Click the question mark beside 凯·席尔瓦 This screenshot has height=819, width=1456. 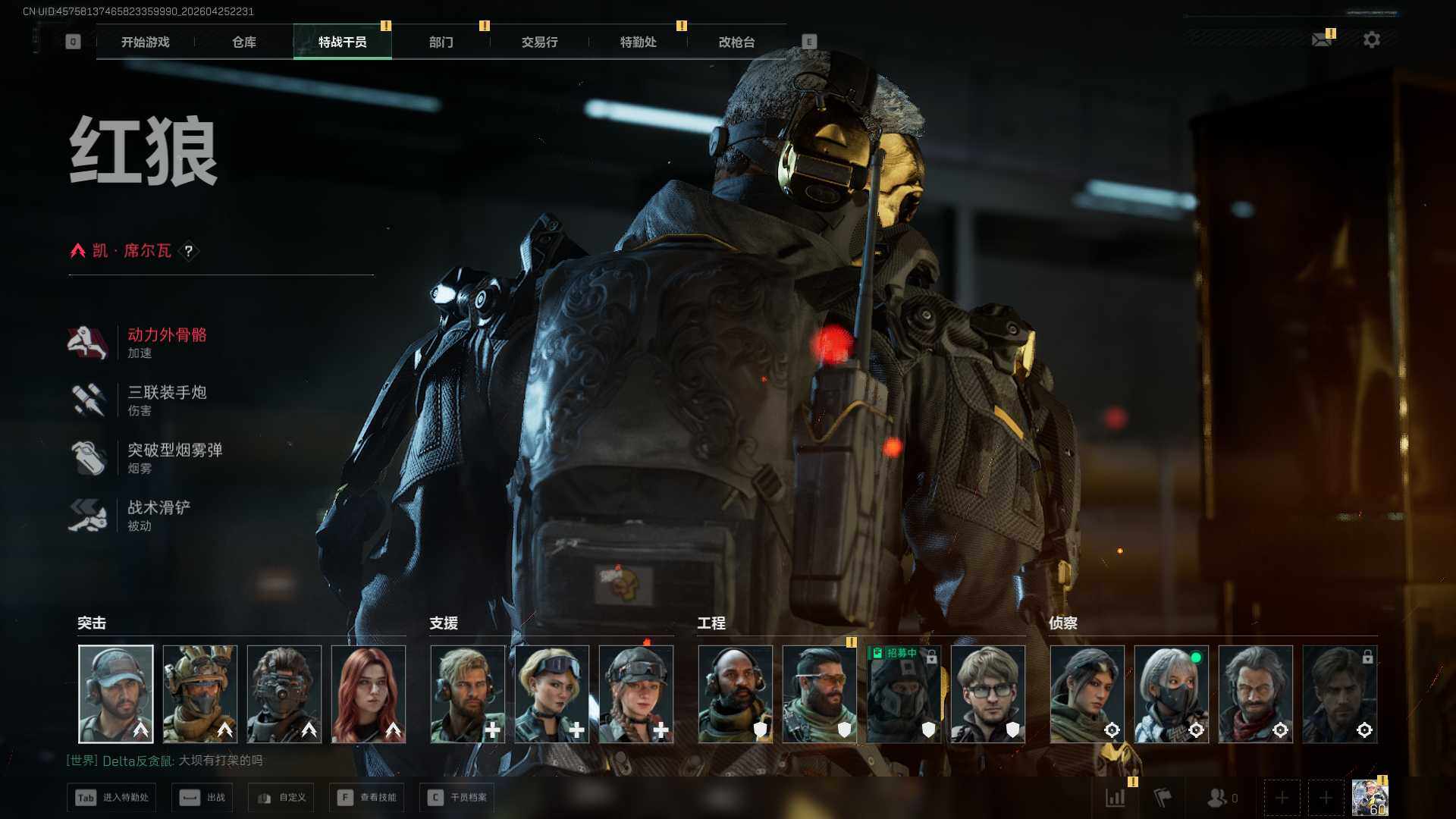tap(189, 251)
